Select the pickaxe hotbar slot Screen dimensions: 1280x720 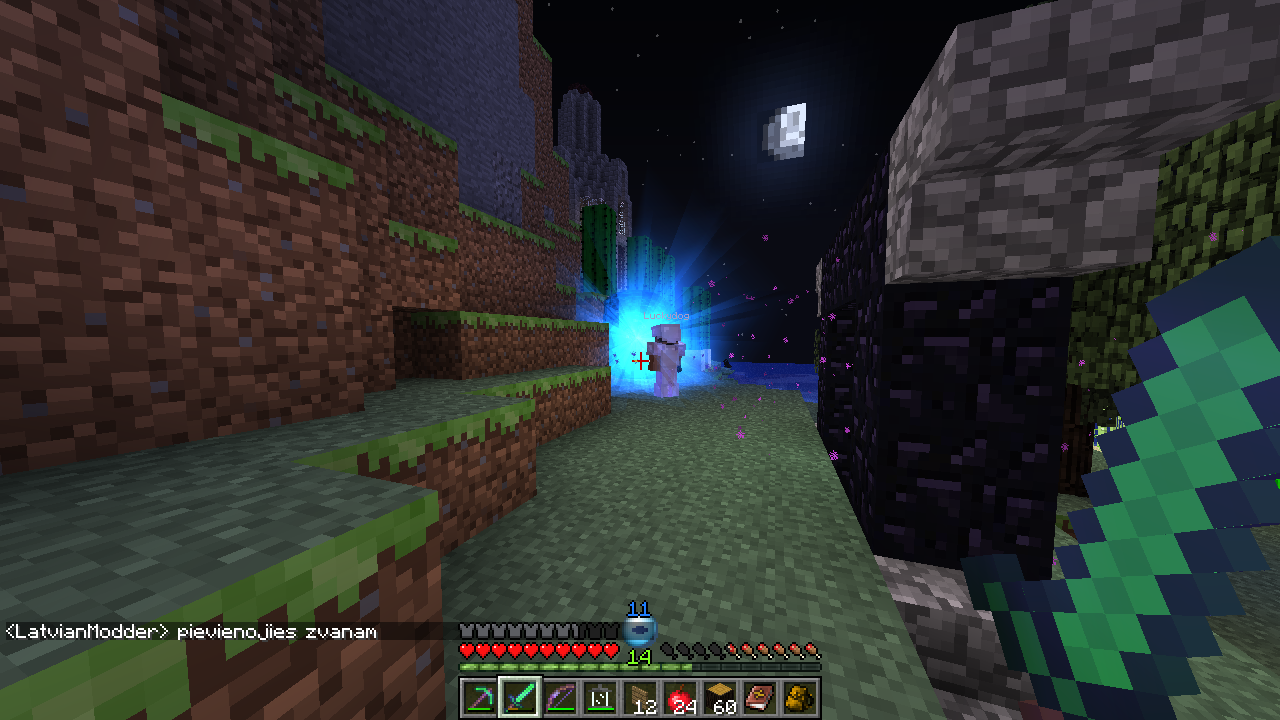(x=479, y=697)
